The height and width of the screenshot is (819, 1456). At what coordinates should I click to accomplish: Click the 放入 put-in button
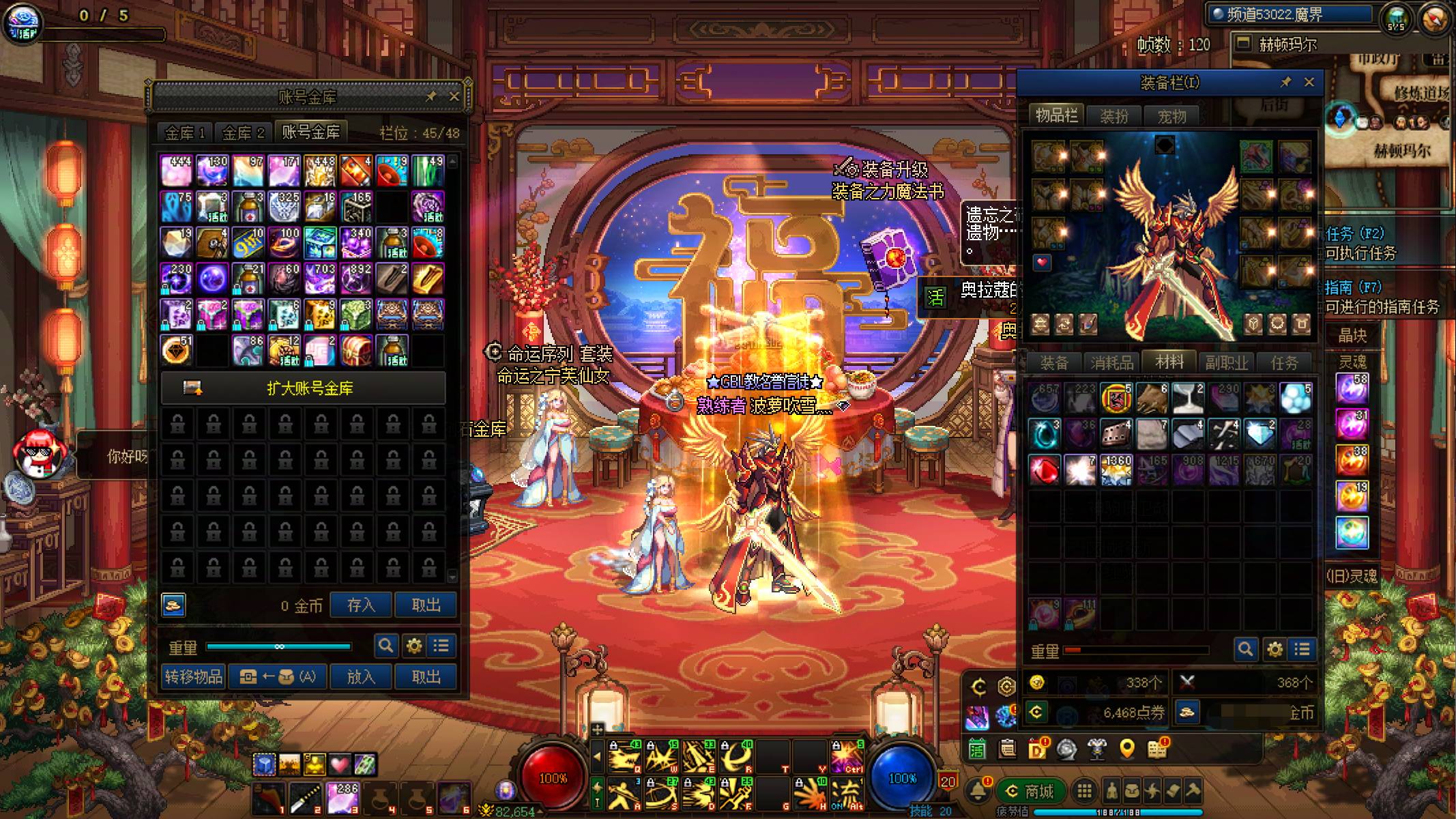click(x=361, y=676)
